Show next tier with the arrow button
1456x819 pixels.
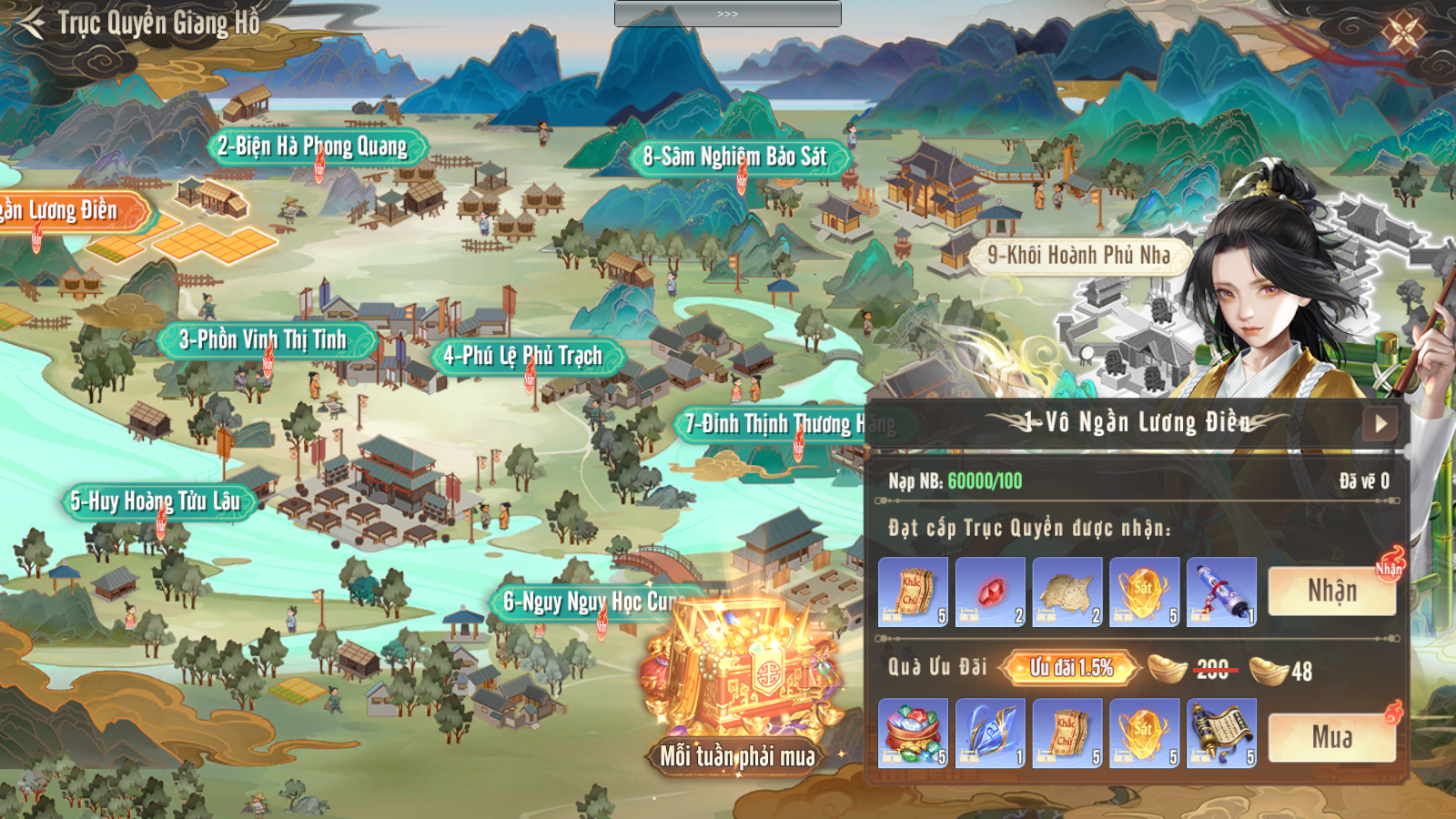click(x=1380, y=423)
